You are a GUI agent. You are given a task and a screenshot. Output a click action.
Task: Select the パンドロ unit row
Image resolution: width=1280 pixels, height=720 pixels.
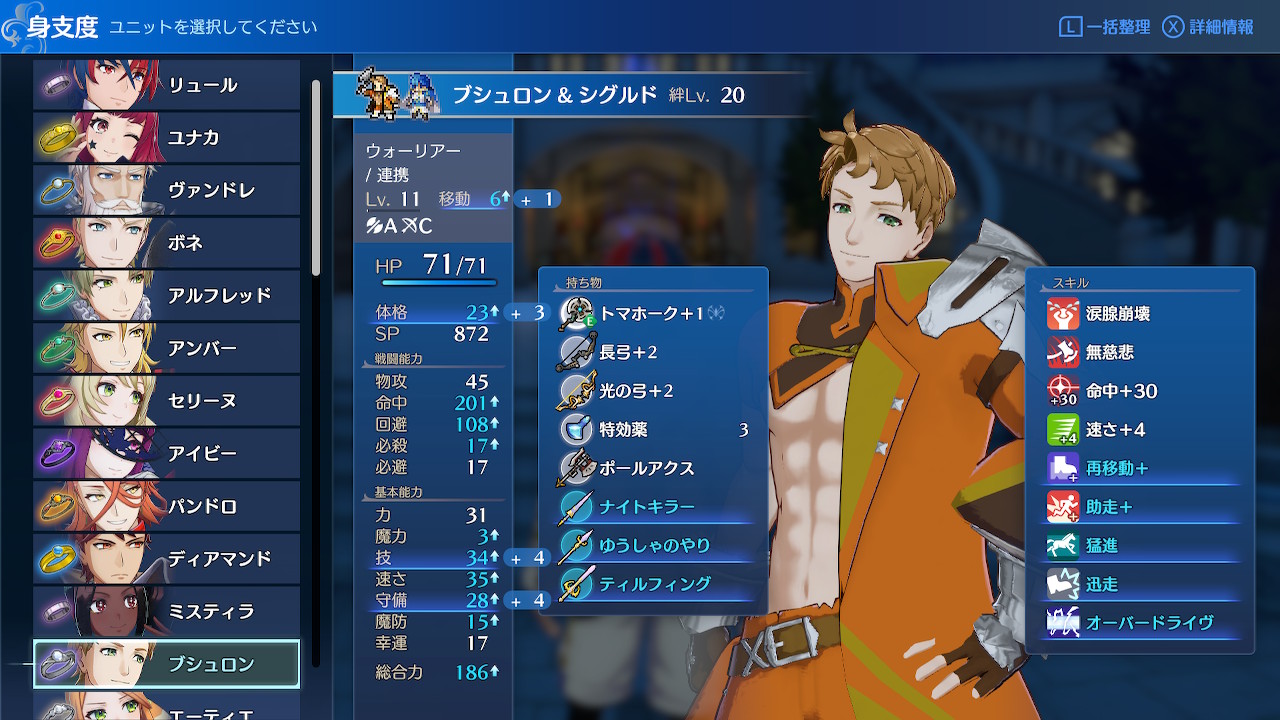point(167,507)
